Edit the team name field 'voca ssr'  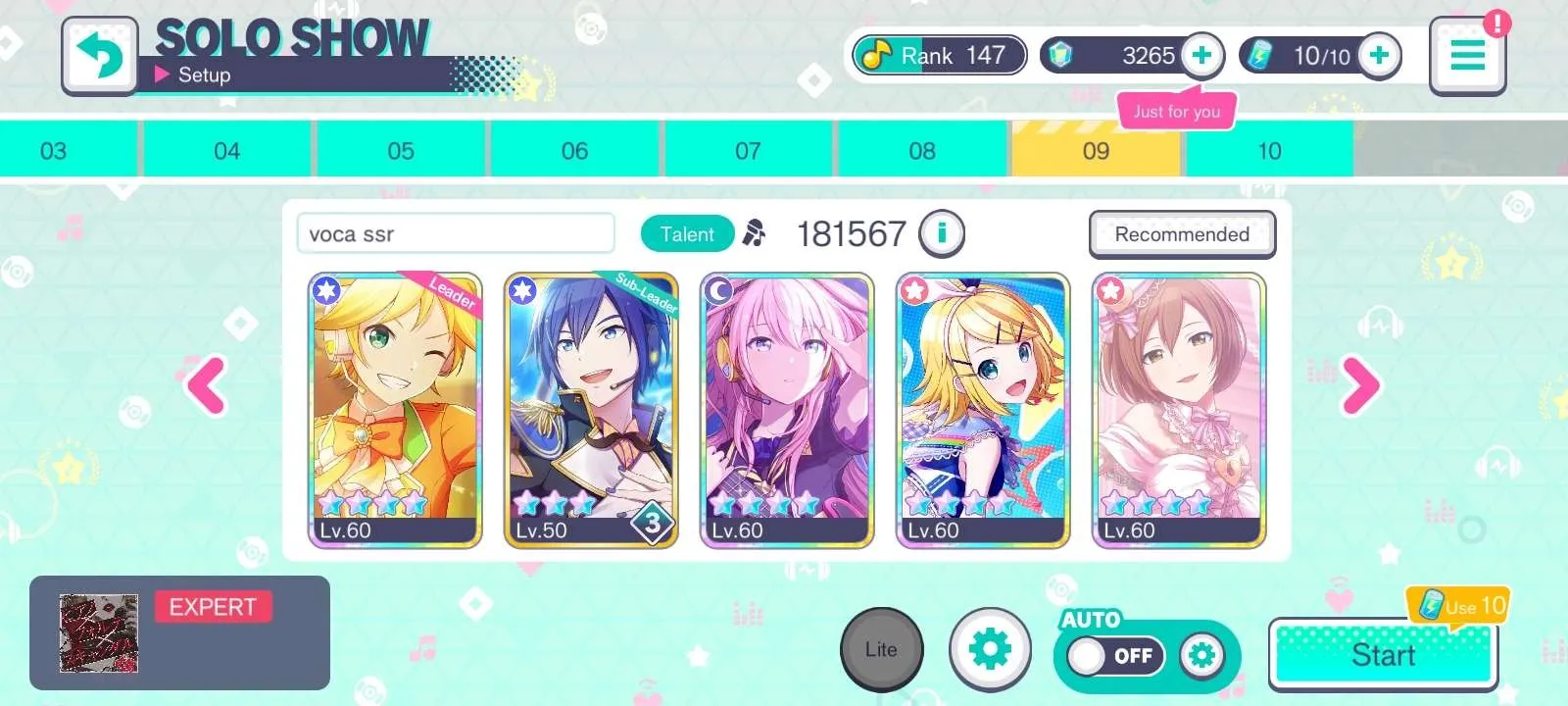456,234
